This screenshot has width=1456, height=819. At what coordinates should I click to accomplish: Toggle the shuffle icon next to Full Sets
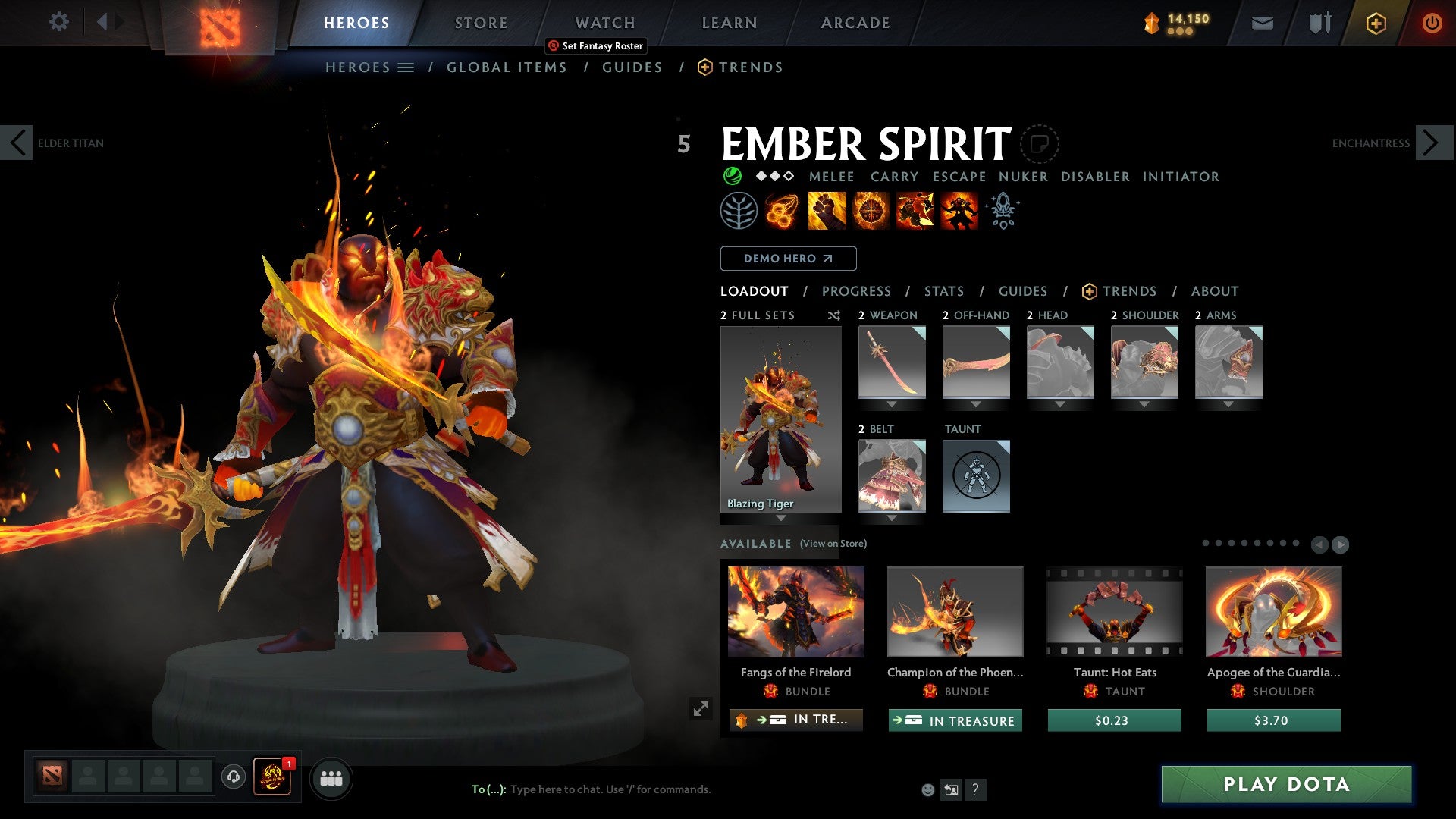[x=833, y=315]
